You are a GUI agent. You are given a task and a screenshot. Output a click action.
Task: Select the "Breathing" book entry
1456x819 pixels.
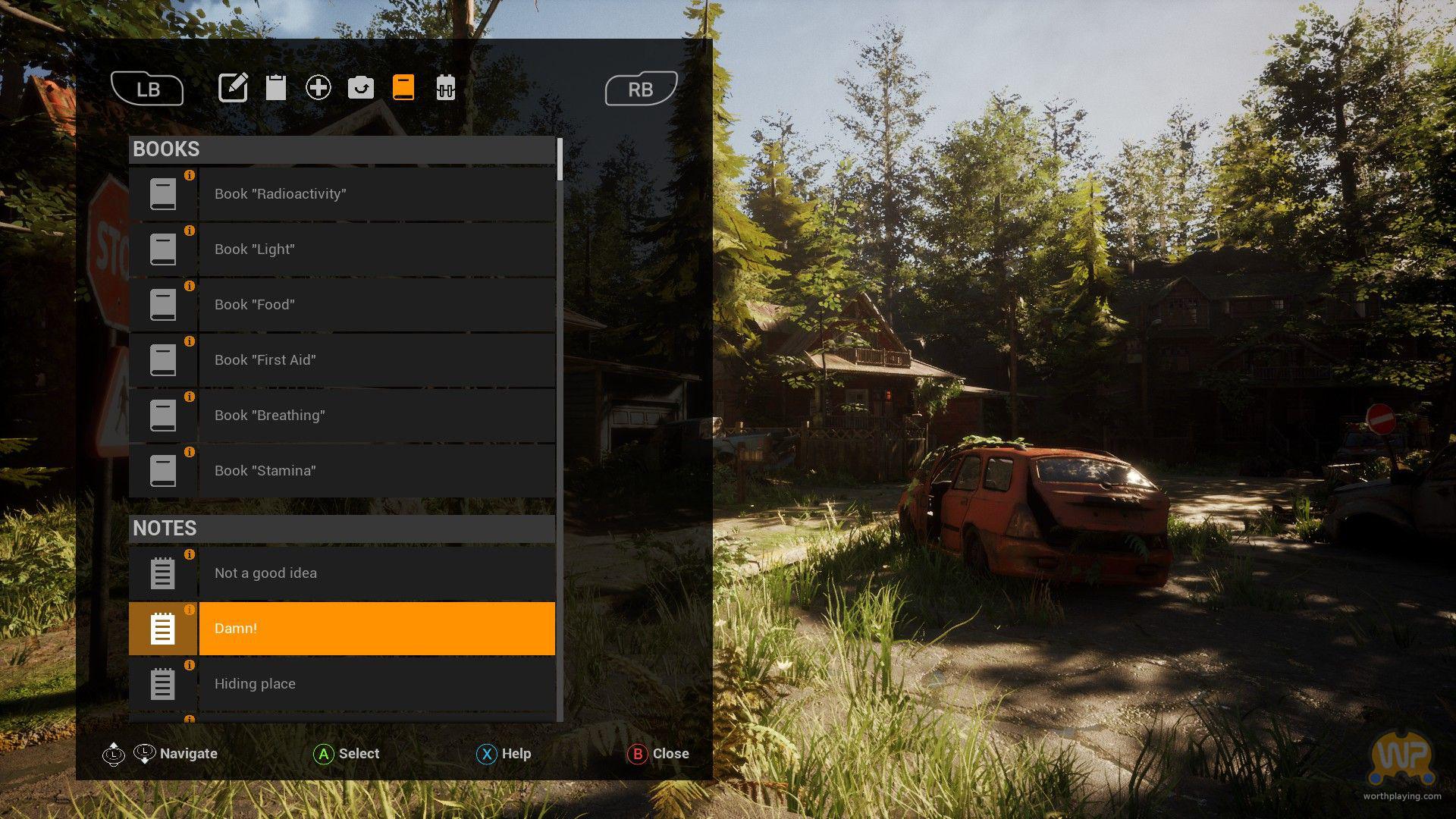point(343,416)
